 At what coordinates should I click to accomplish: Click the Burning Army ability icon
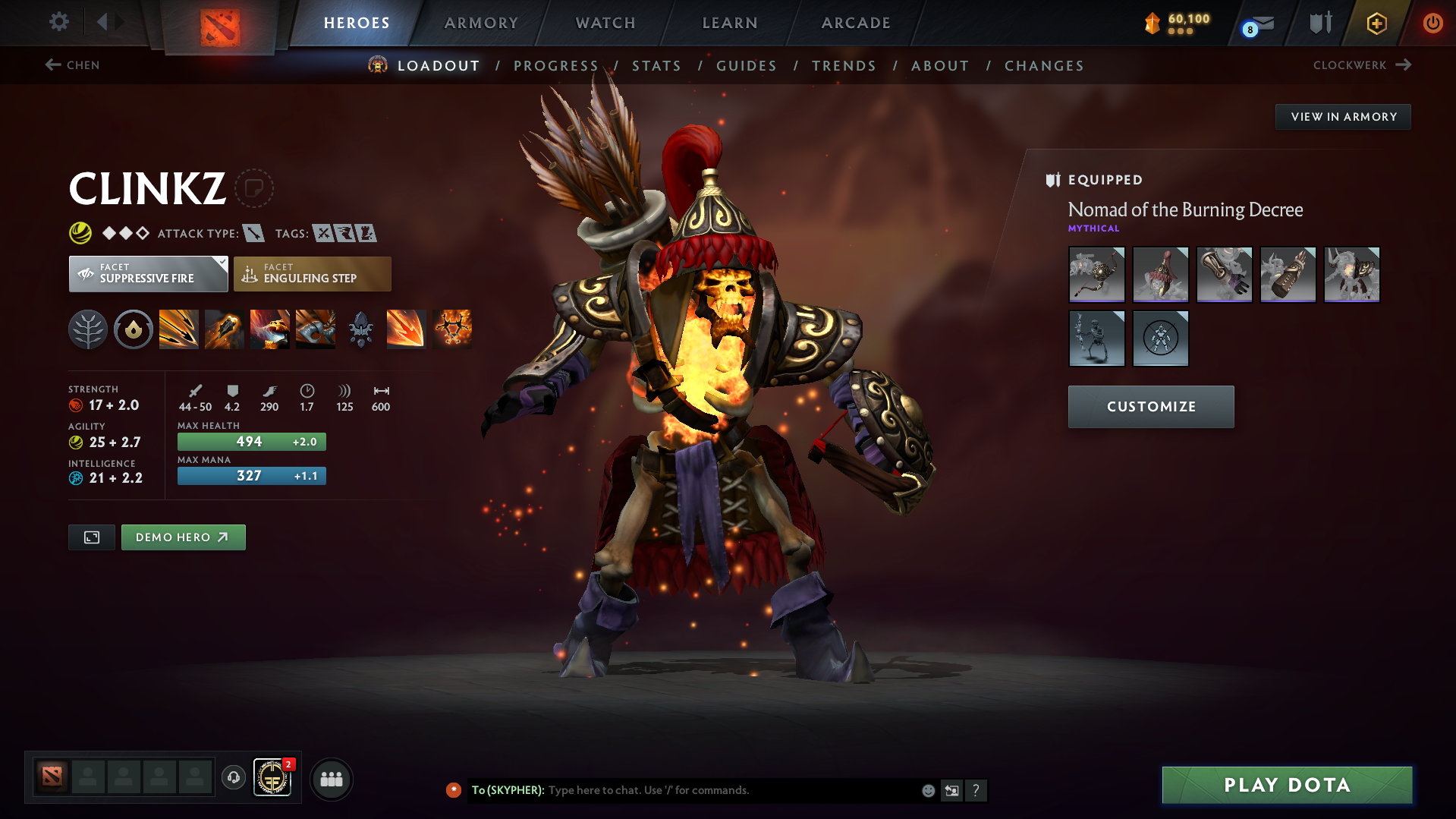pos(451,329)
